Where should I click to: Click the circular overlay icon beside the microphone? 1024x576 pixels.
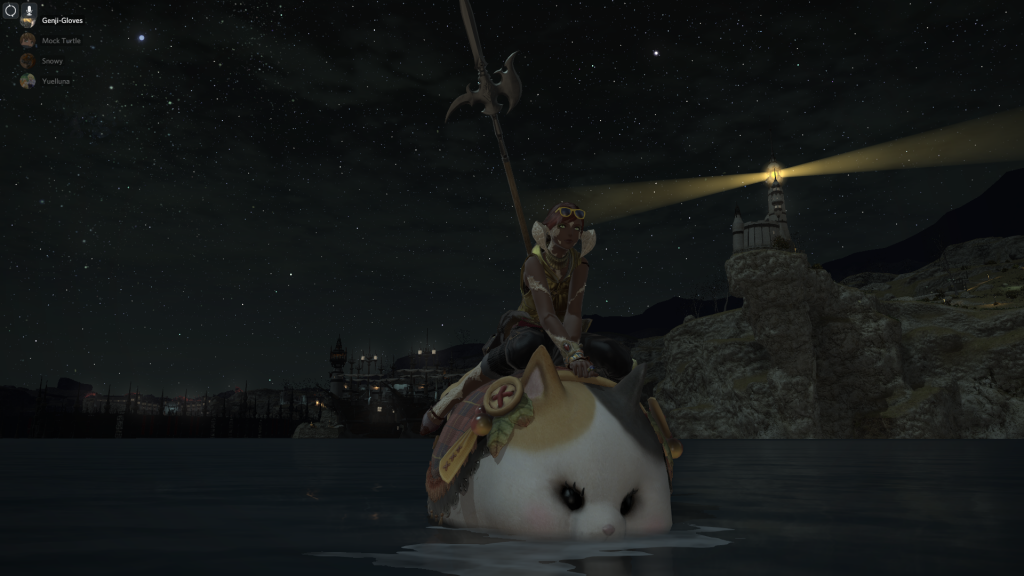[x=10, y=11]
